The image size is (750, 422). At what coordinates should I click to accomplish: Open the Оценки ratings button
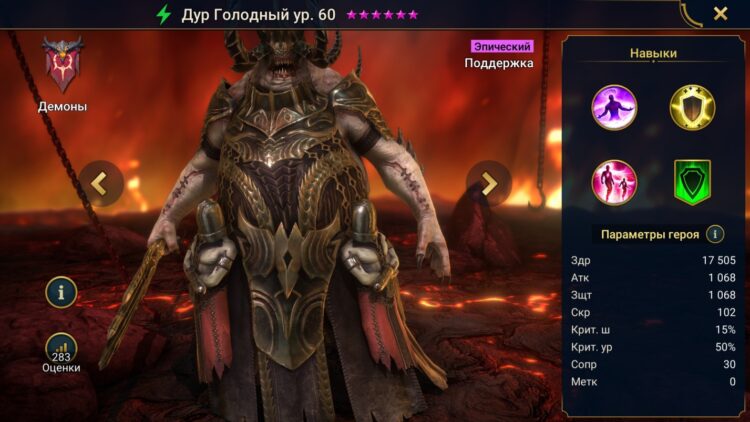tap(61, 350)
